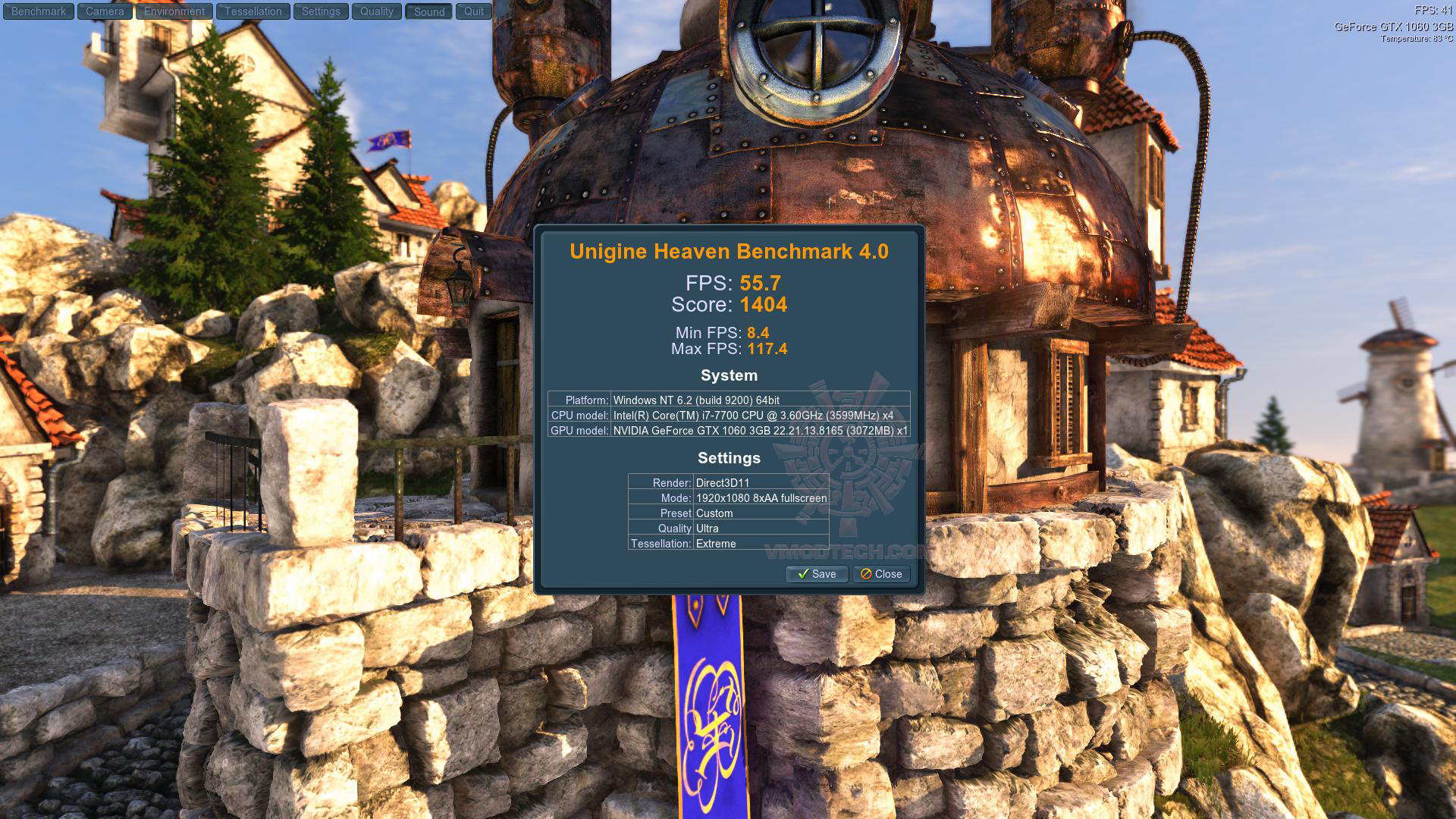Close the results dialog
This screenshot has height=819, width=1456.
tap(881, 574)
